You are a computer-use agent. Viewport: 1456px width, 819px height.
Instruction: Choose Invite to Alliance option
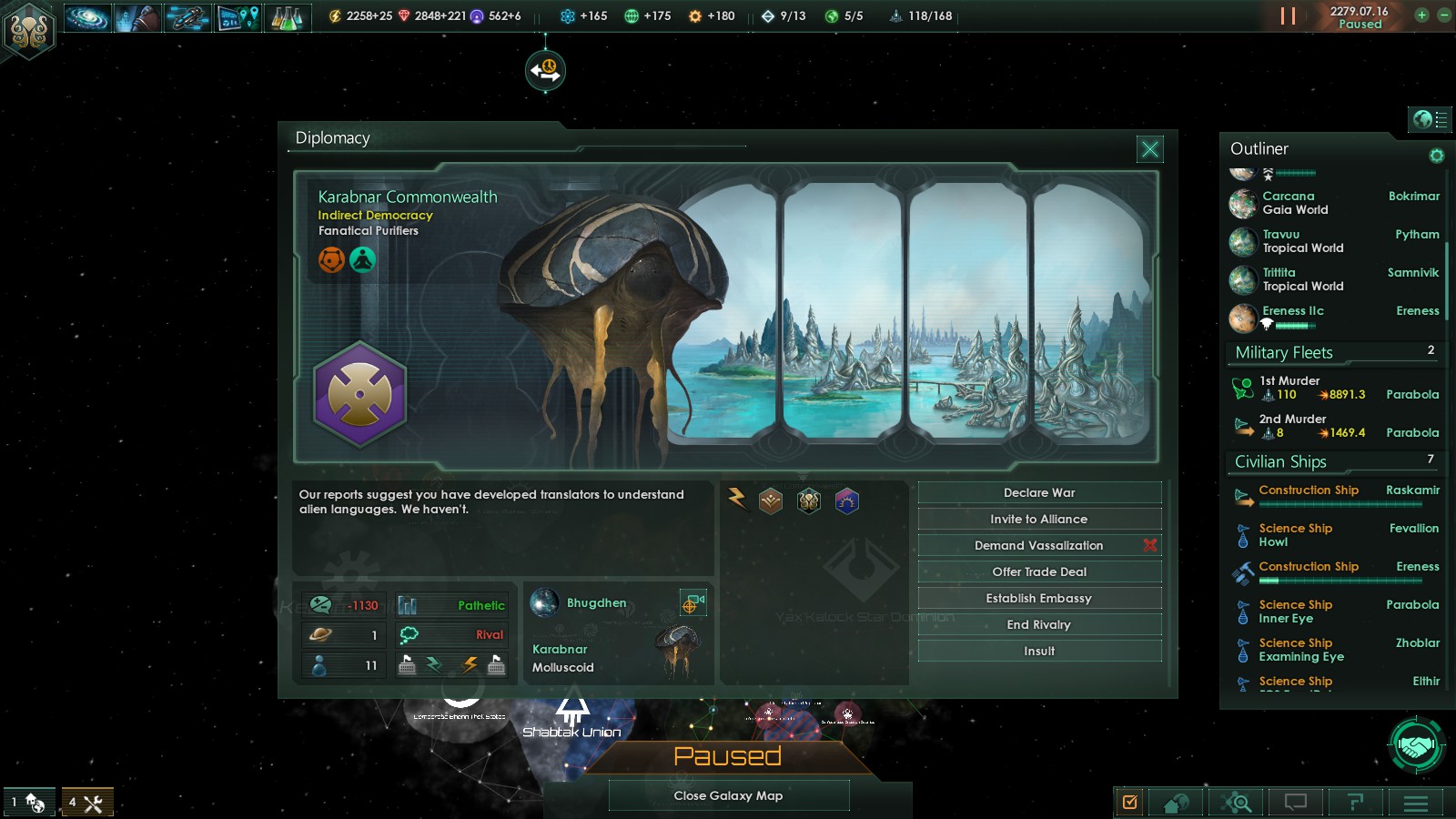1039,519
